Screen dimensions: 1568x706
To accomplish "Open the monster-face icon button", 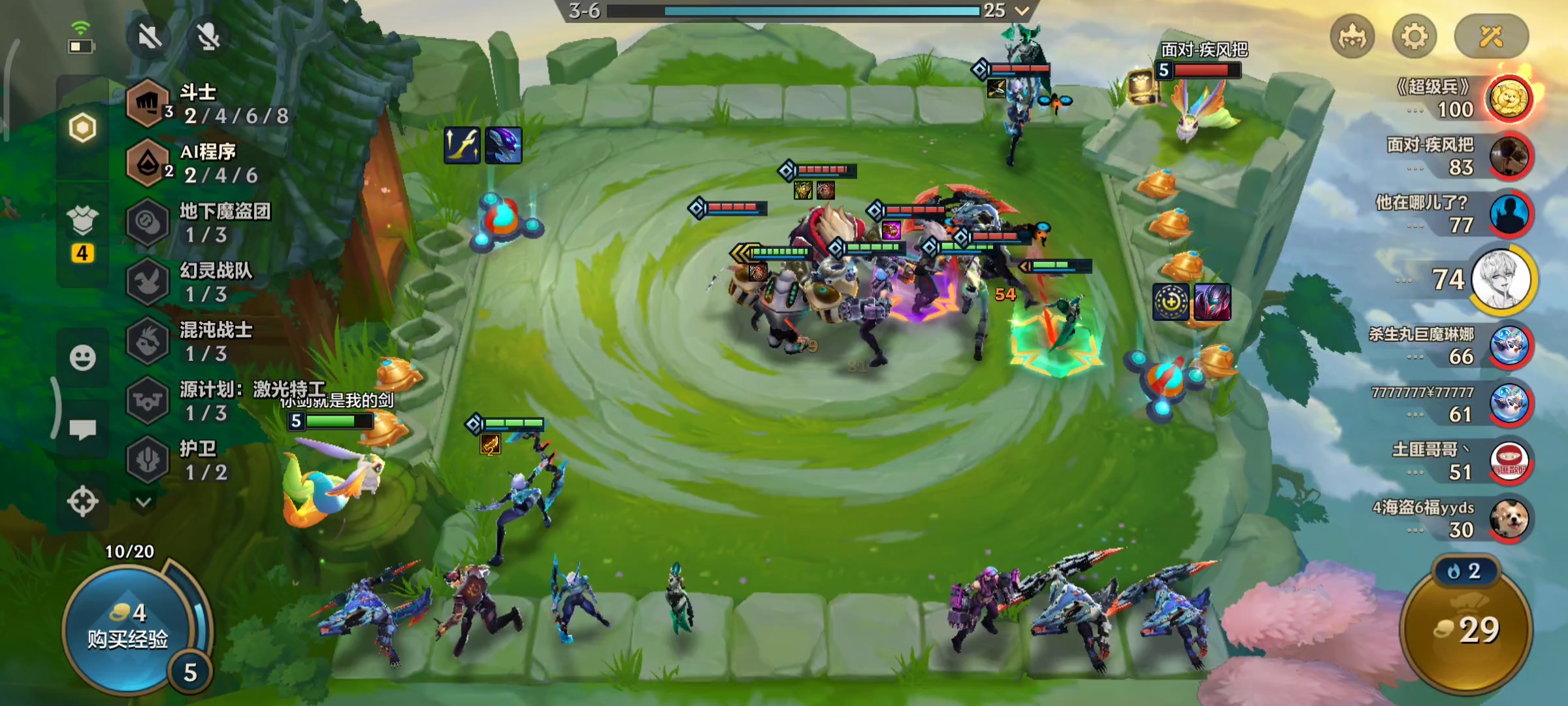I will click(1352, 37).
